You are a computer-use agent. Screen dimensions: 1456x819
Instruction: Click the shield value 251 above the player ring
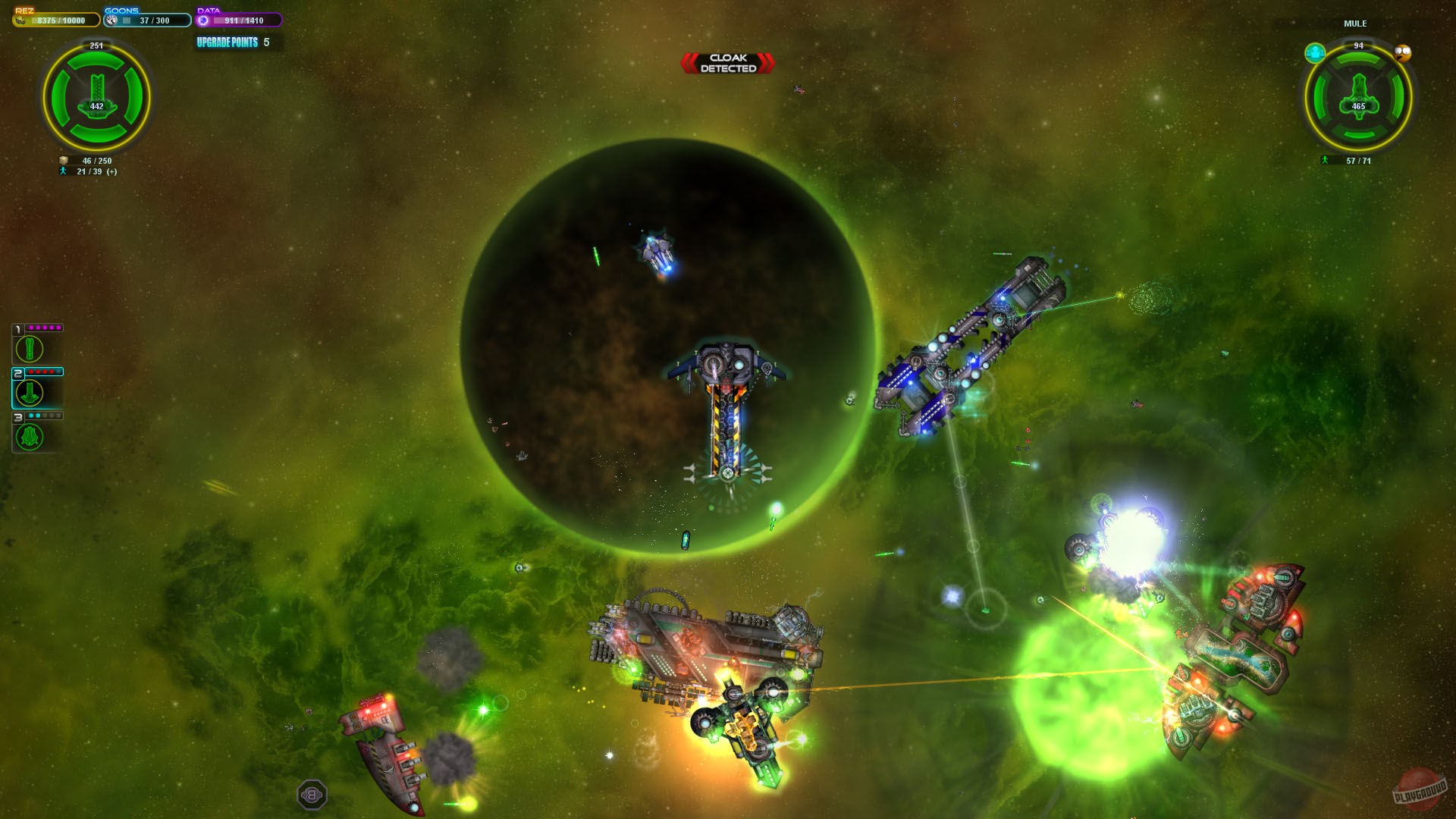[96, 45]
